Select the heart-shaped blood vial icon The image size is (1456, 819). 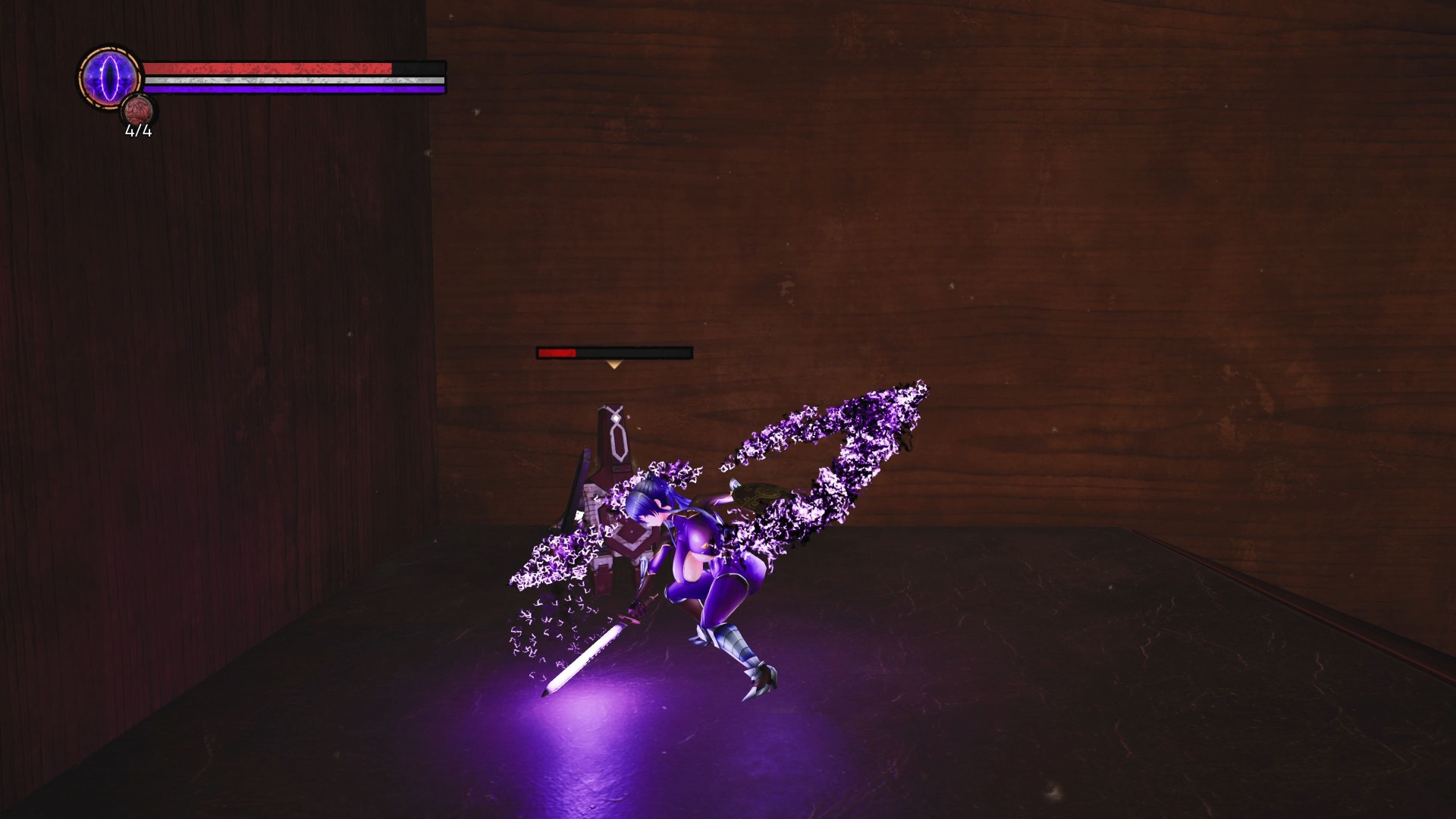coord(139,111)
